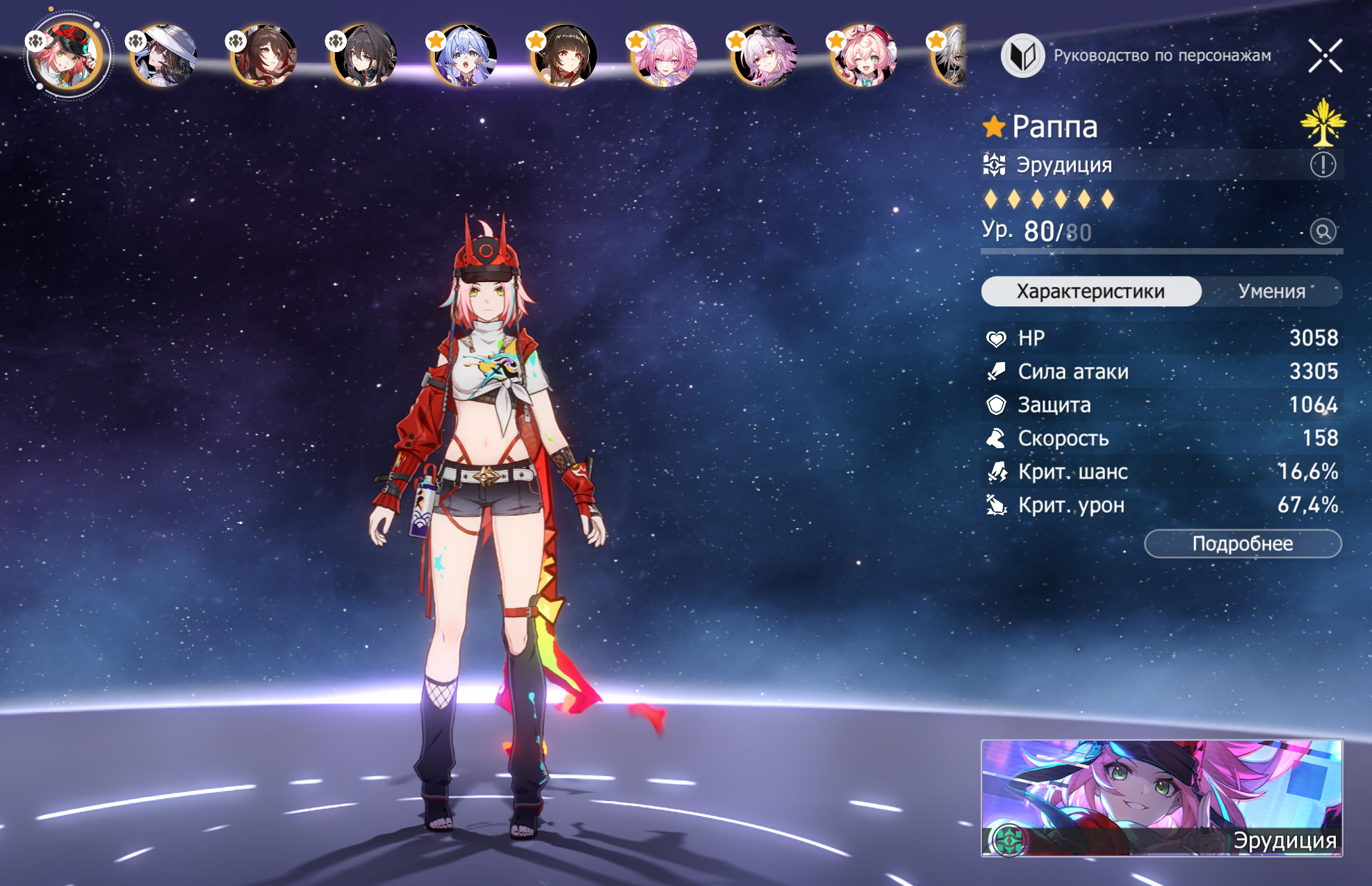
Task: Choose the brown-haired red-eyed character portrait
Action: pos(565,56)
